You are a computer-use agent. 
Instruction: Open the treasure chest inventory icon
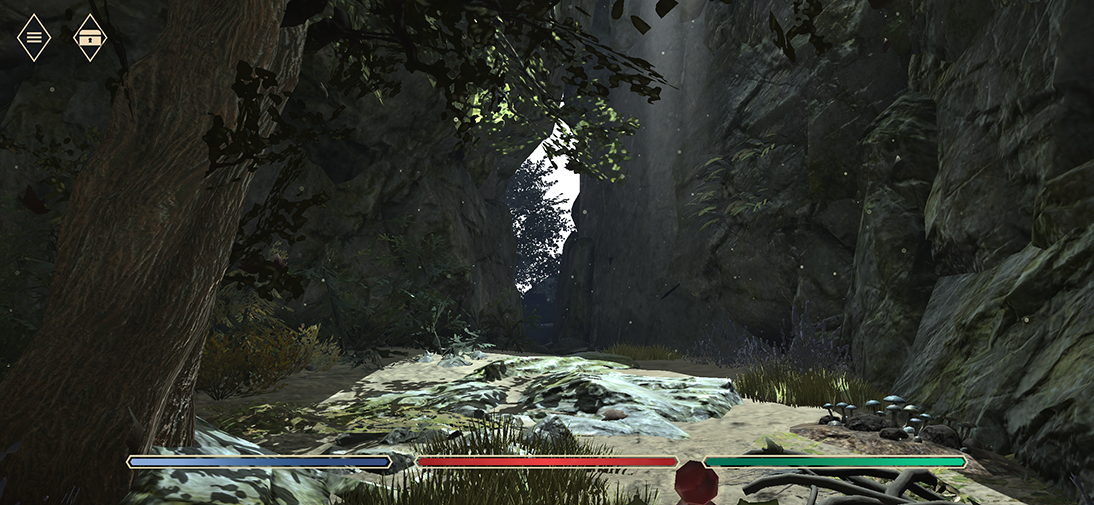coord(90,37)
